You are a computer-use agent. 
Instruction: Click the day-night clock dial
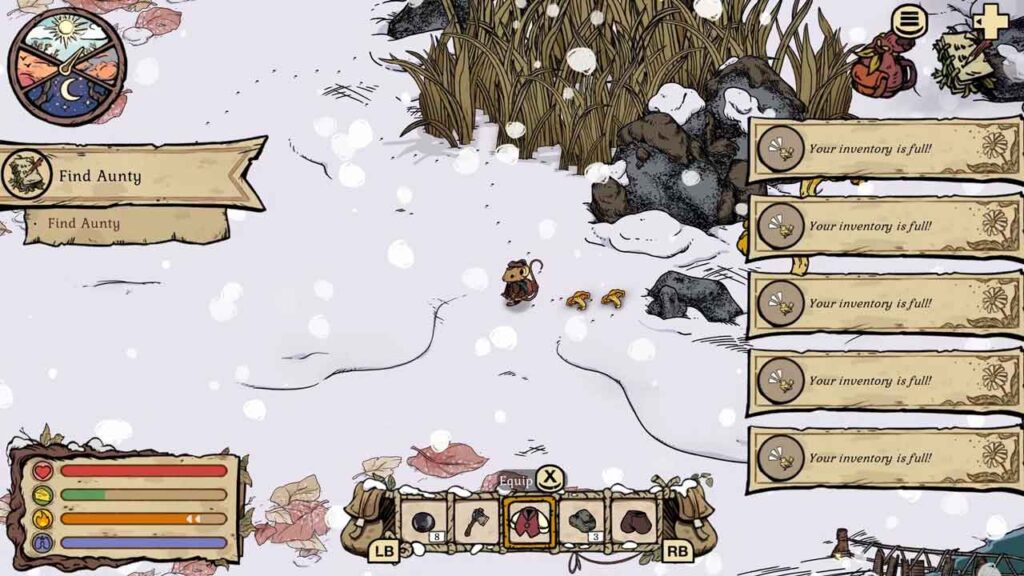(x=67, y=67)
